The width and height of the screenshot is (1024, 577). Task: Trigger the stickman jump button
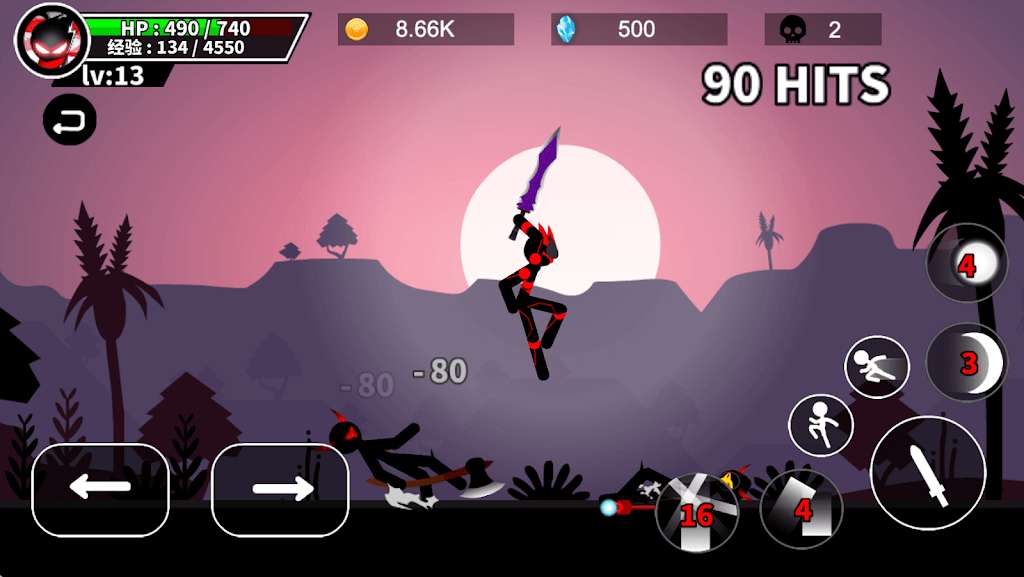(x=821, y=425)
